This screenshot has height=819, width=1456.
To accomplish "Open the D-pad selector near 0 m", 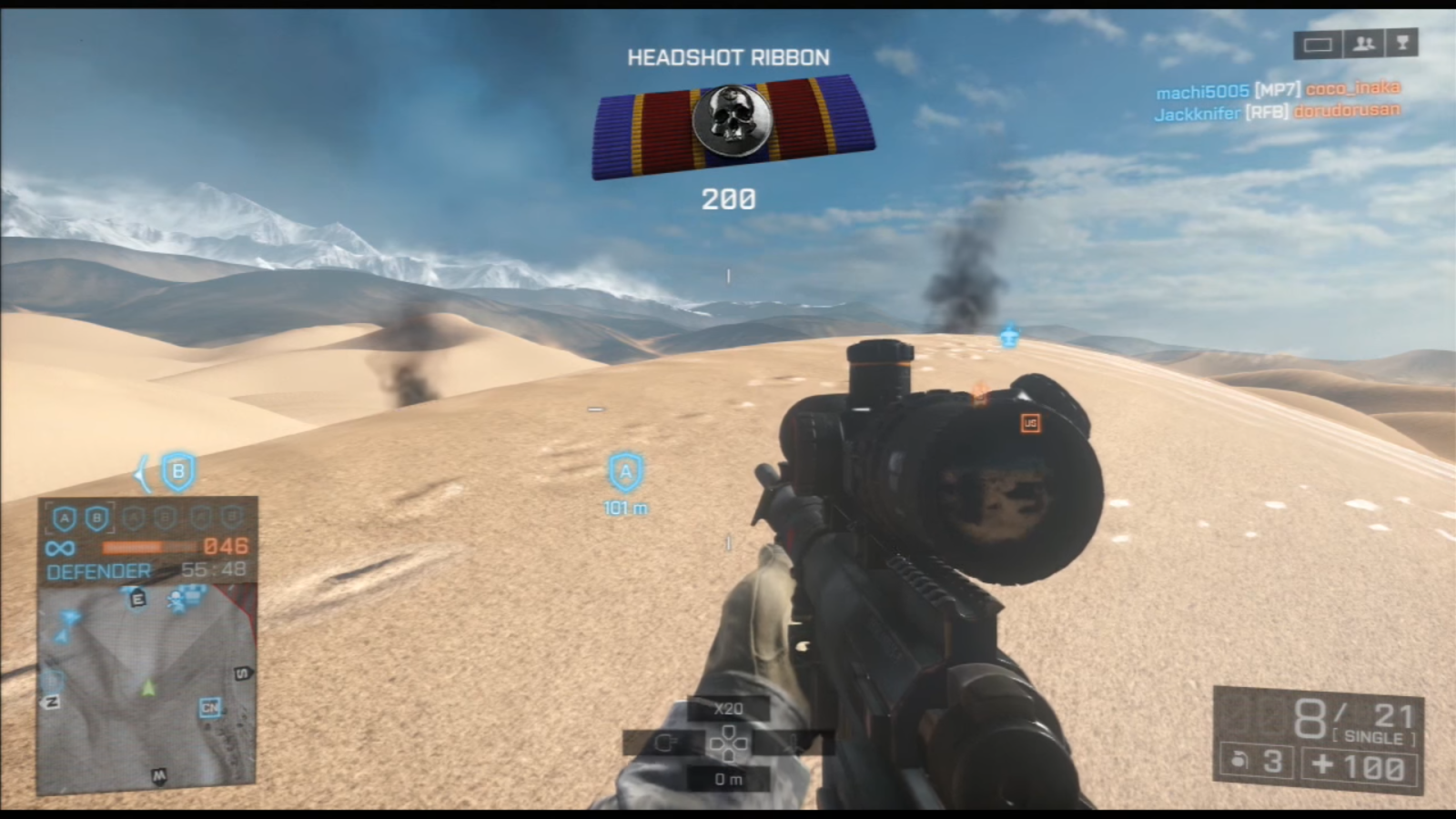I will pyautogui.click(x=731, y=743).
